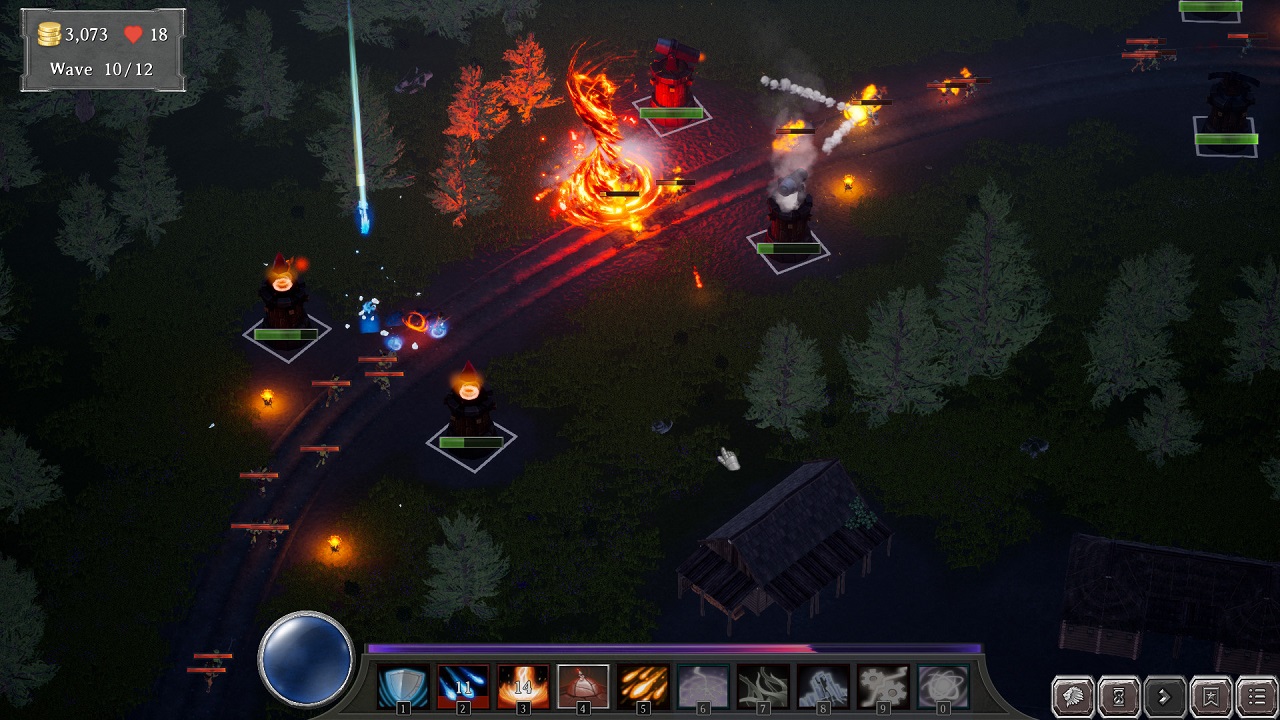
Task: Open the list menu button
Action: [x=1256, y=695]
